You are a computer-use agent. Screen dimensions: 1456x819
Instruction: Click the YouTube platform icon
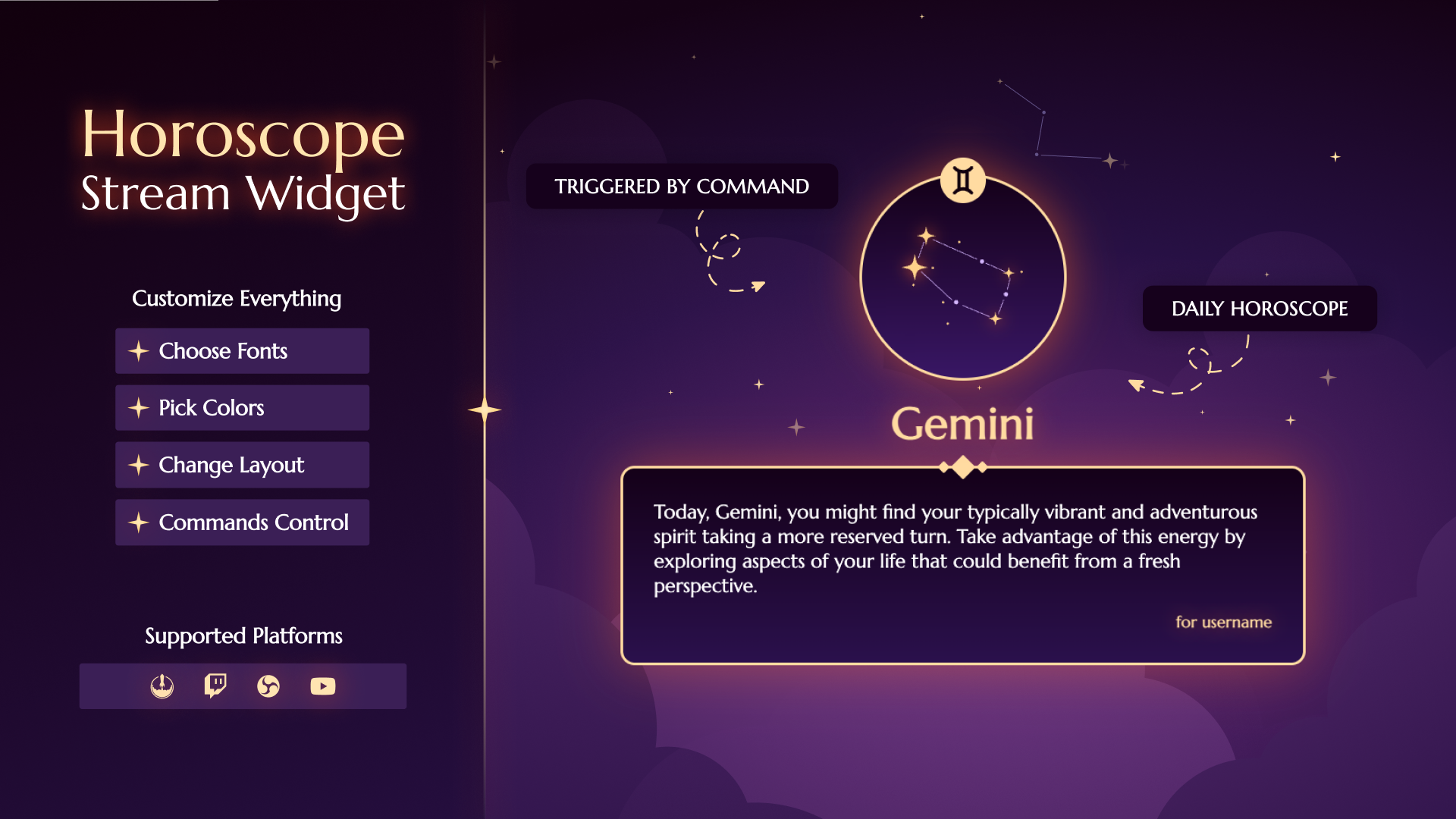(x=323, y=686)
